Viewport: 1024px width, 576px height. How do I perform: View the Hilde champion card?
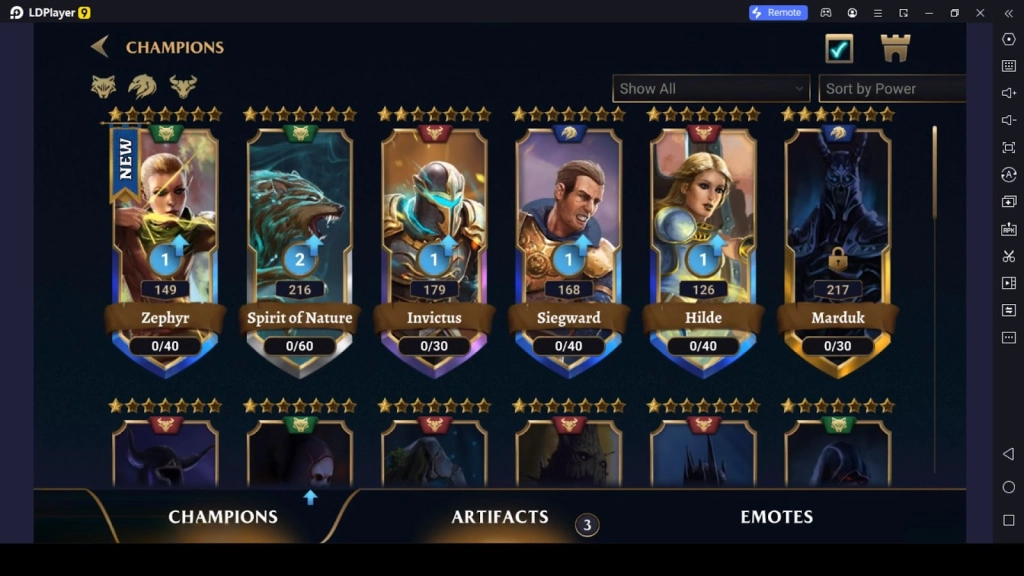(703, 240)
